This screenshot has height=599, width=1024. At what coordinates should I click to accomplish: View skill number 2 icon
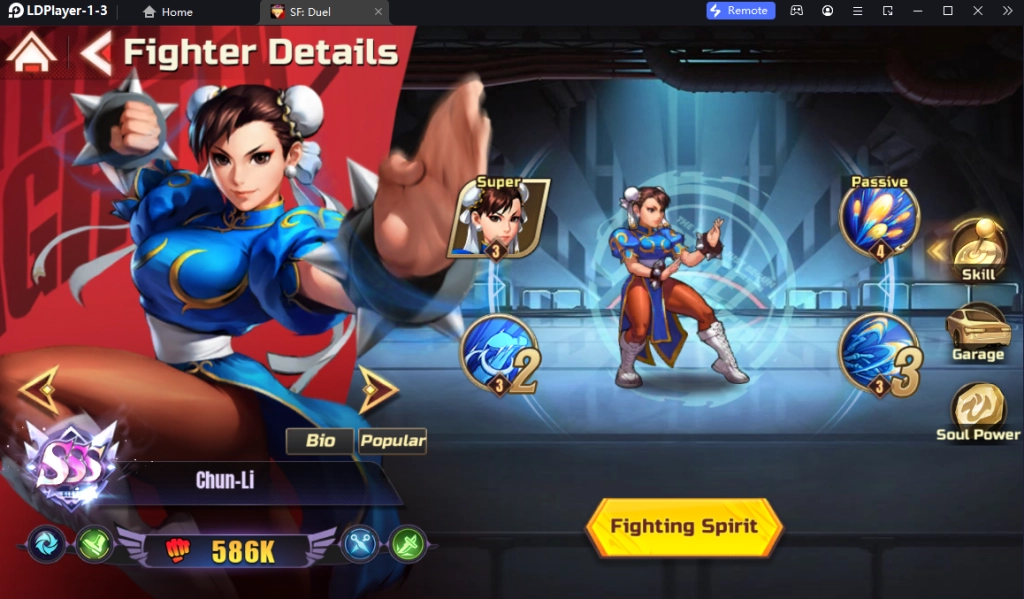499,354
